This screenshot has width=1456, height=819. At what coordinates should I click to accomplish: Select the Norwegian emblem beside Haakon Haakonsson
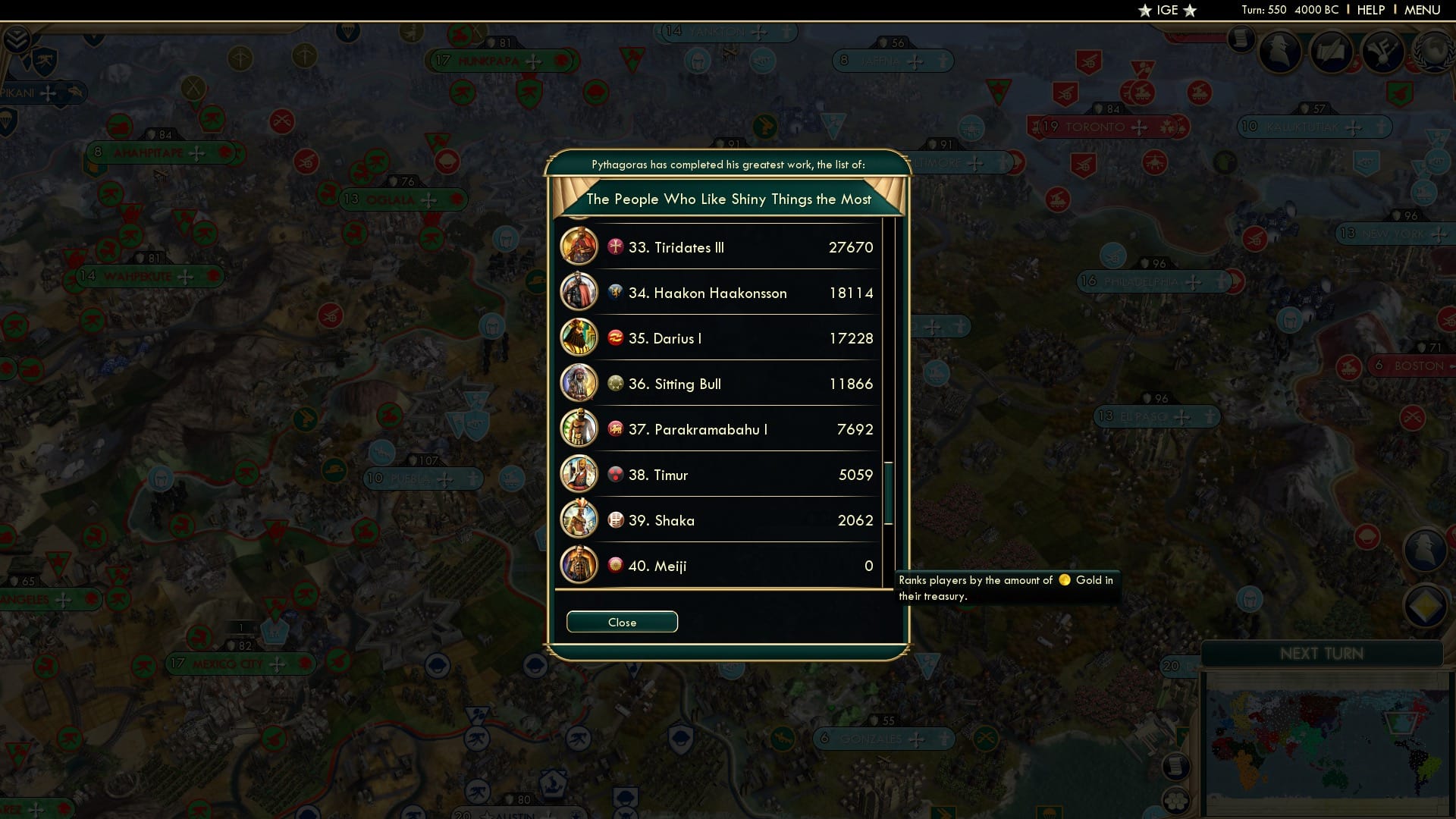[x=616, y=292]
